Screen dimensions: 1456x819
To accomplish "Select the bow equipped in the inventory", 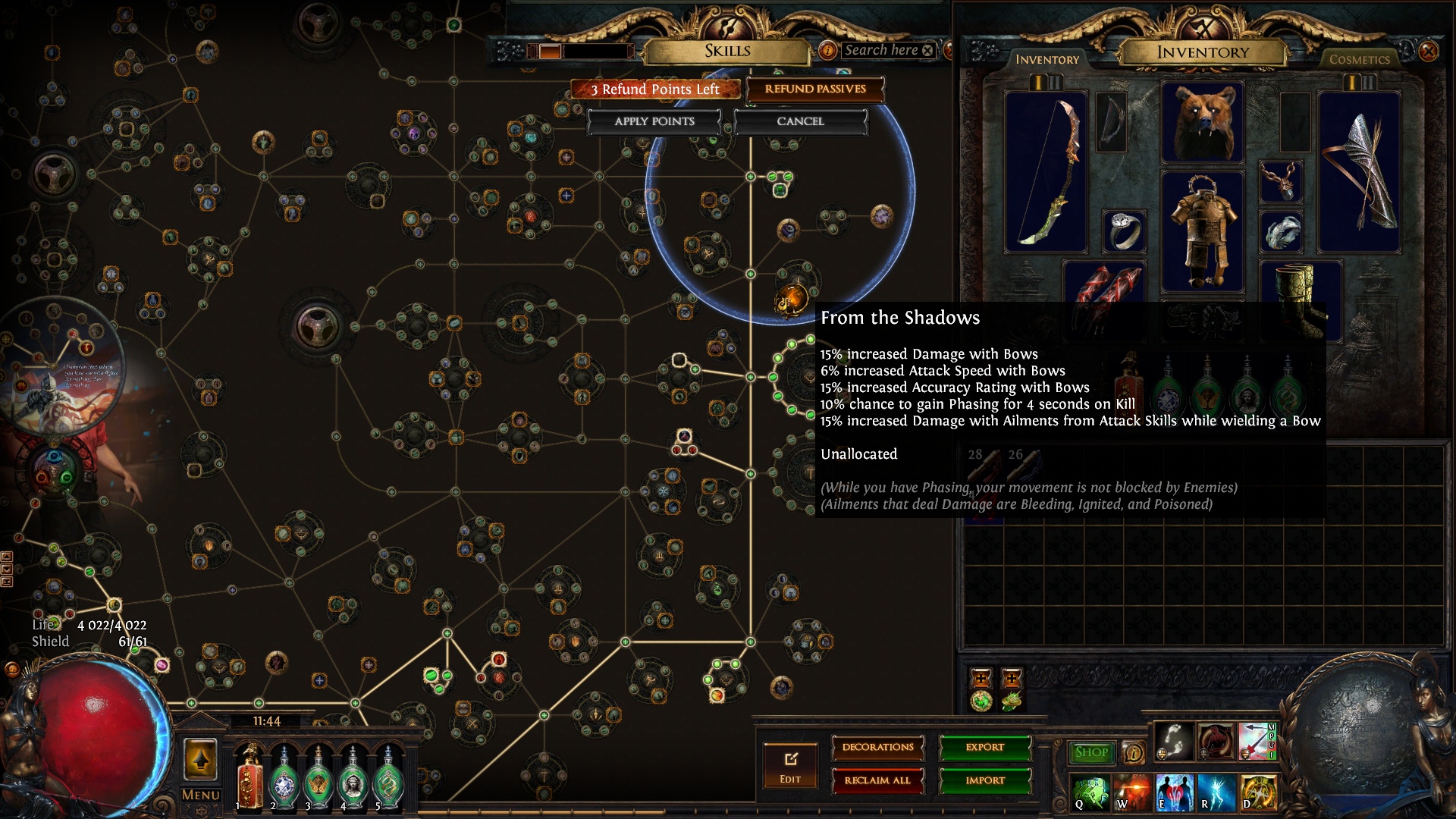I will coord(1053,171).
